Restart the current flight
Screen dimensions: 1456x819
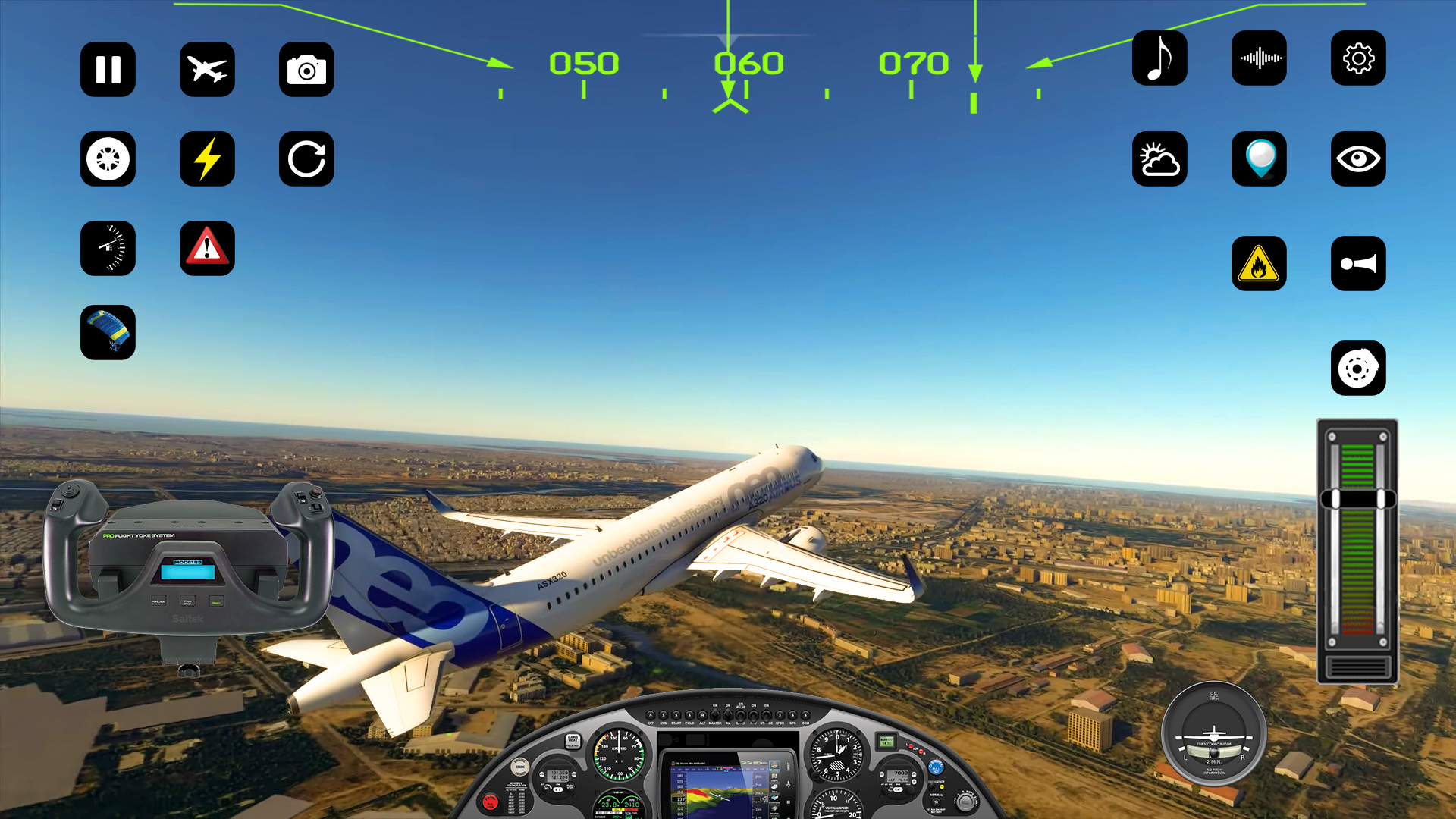(306, 159)
